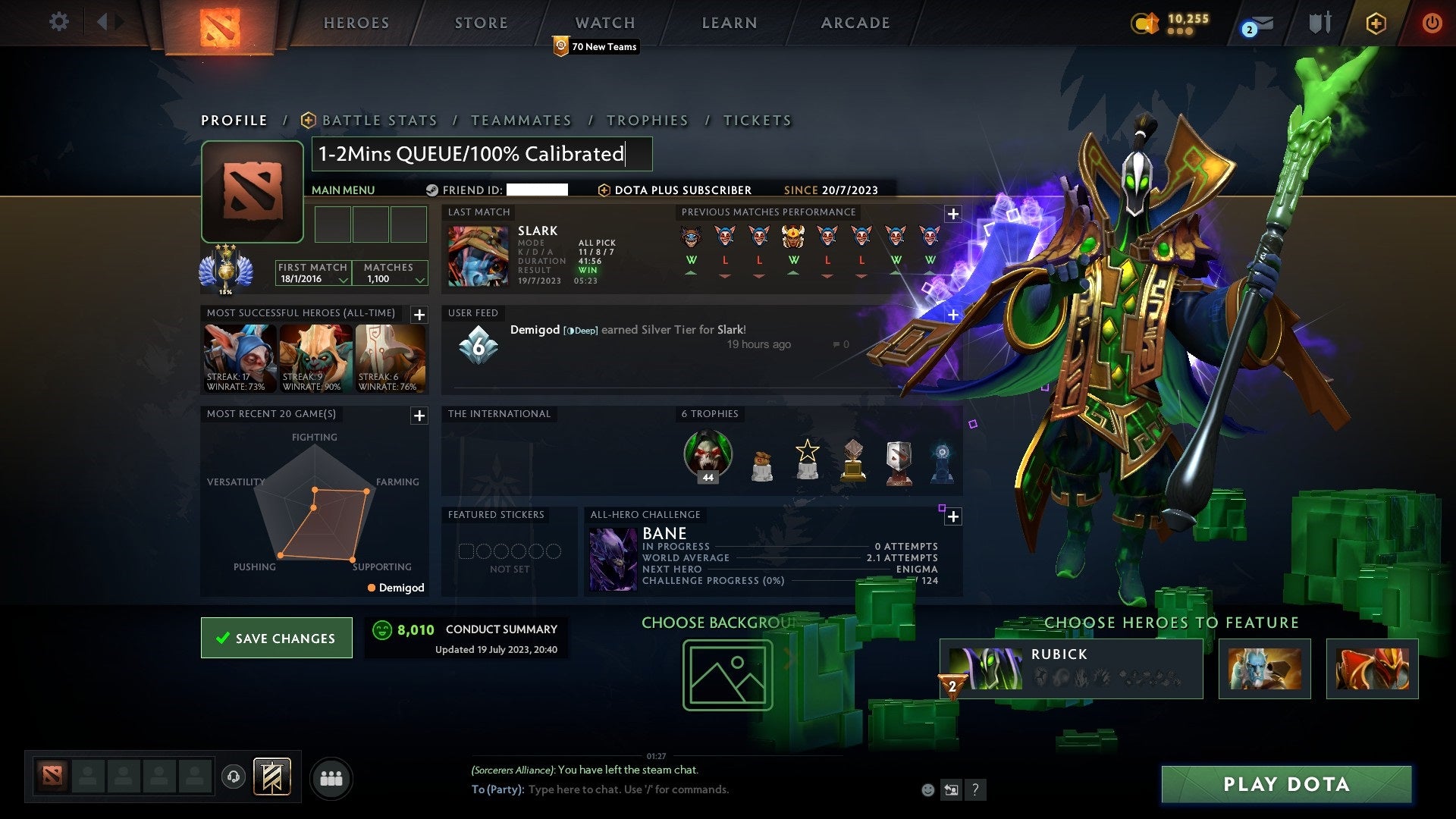This screenshot has width=1456, height=819.
Task: Open the Arcade menu
Action: tap(855, 23)
